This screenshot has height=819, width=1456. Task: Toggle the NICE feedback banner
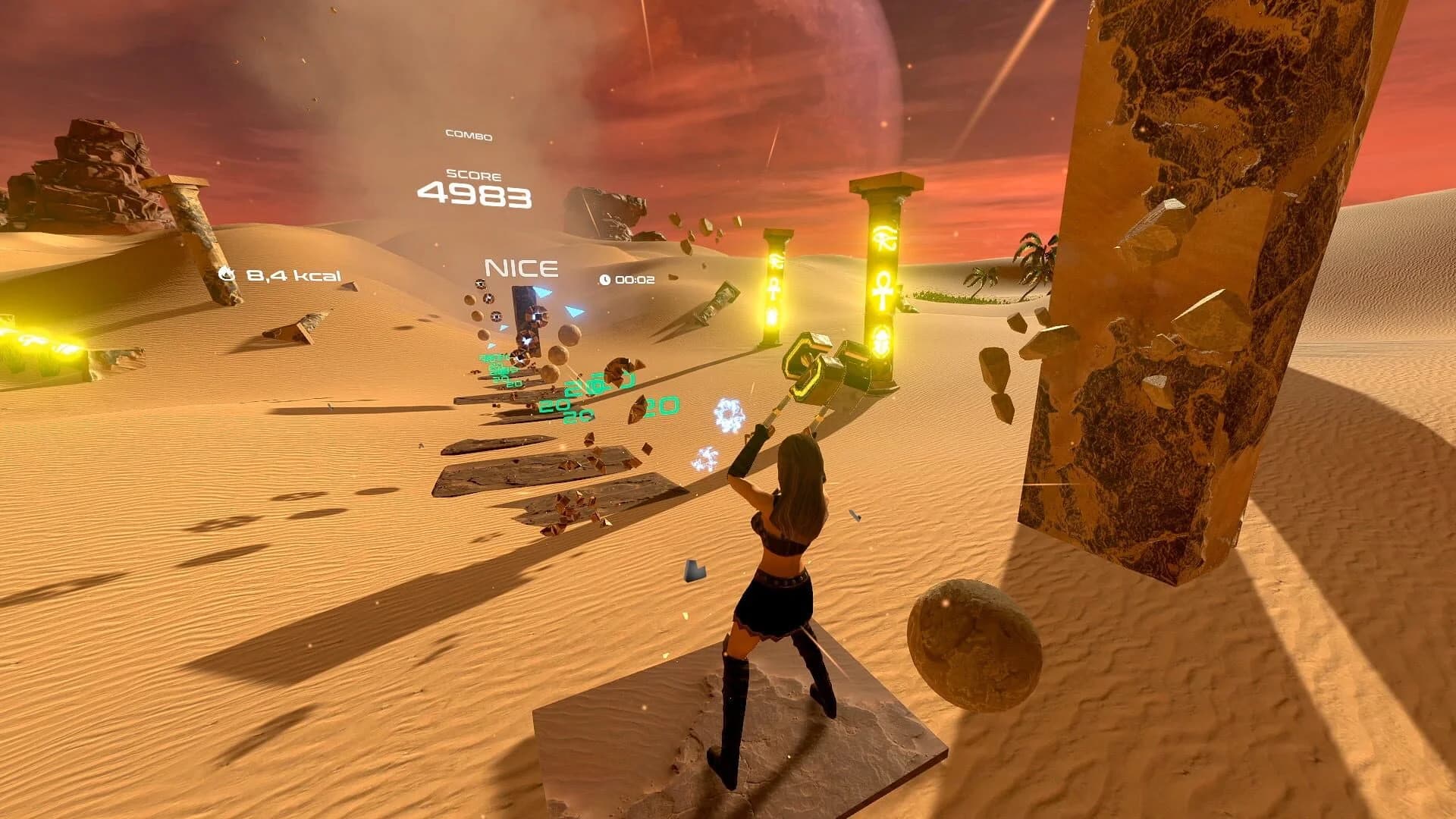(520, 267)
